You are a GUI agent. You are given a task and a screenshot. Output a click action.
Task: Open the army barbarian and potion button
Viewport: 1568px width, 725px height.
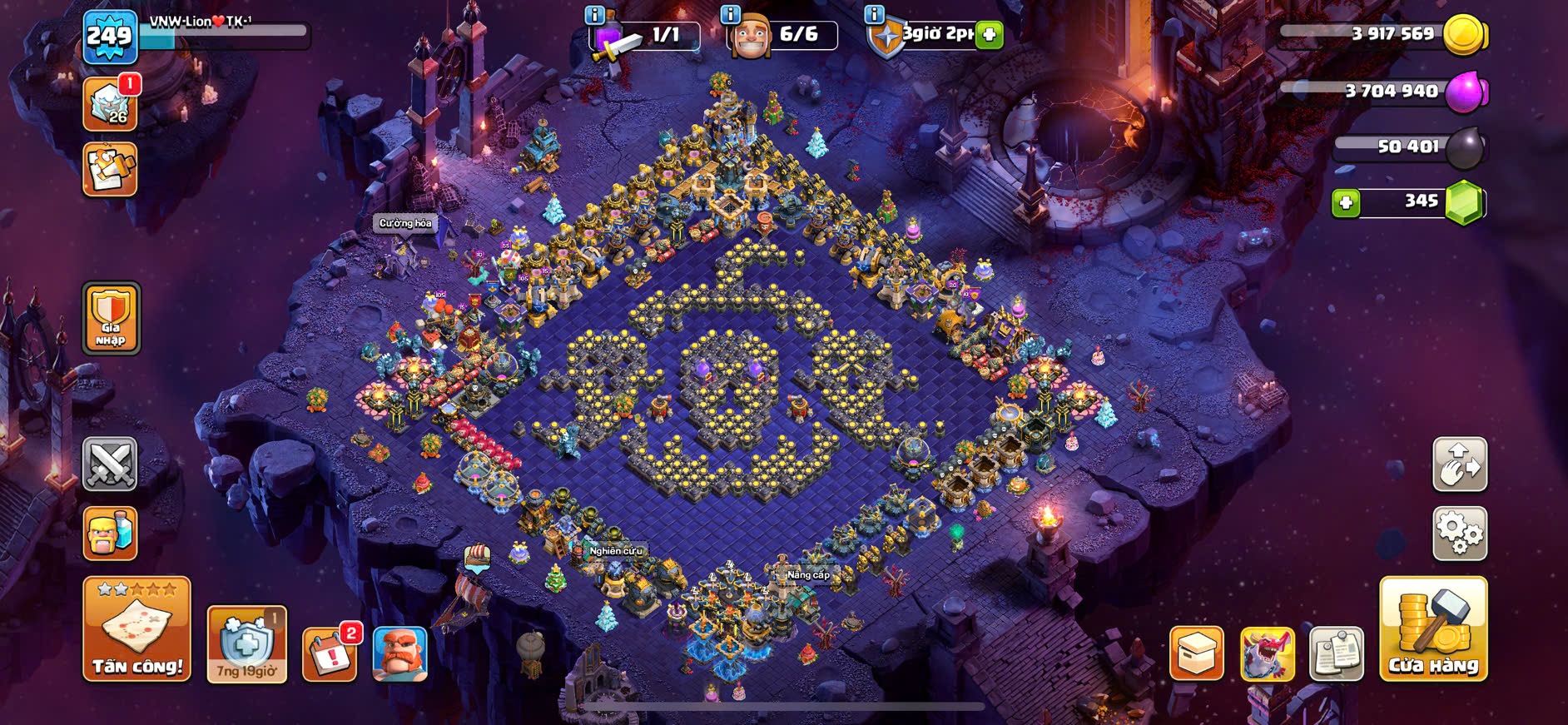pos(110,534)
